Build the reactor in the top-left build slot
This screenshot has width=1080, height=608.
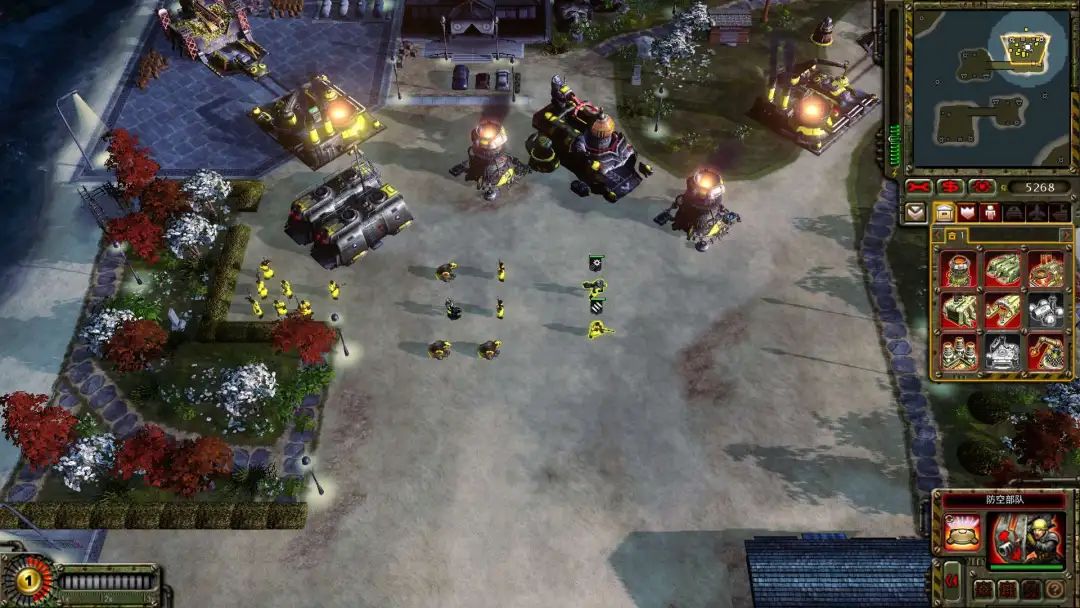959,268
